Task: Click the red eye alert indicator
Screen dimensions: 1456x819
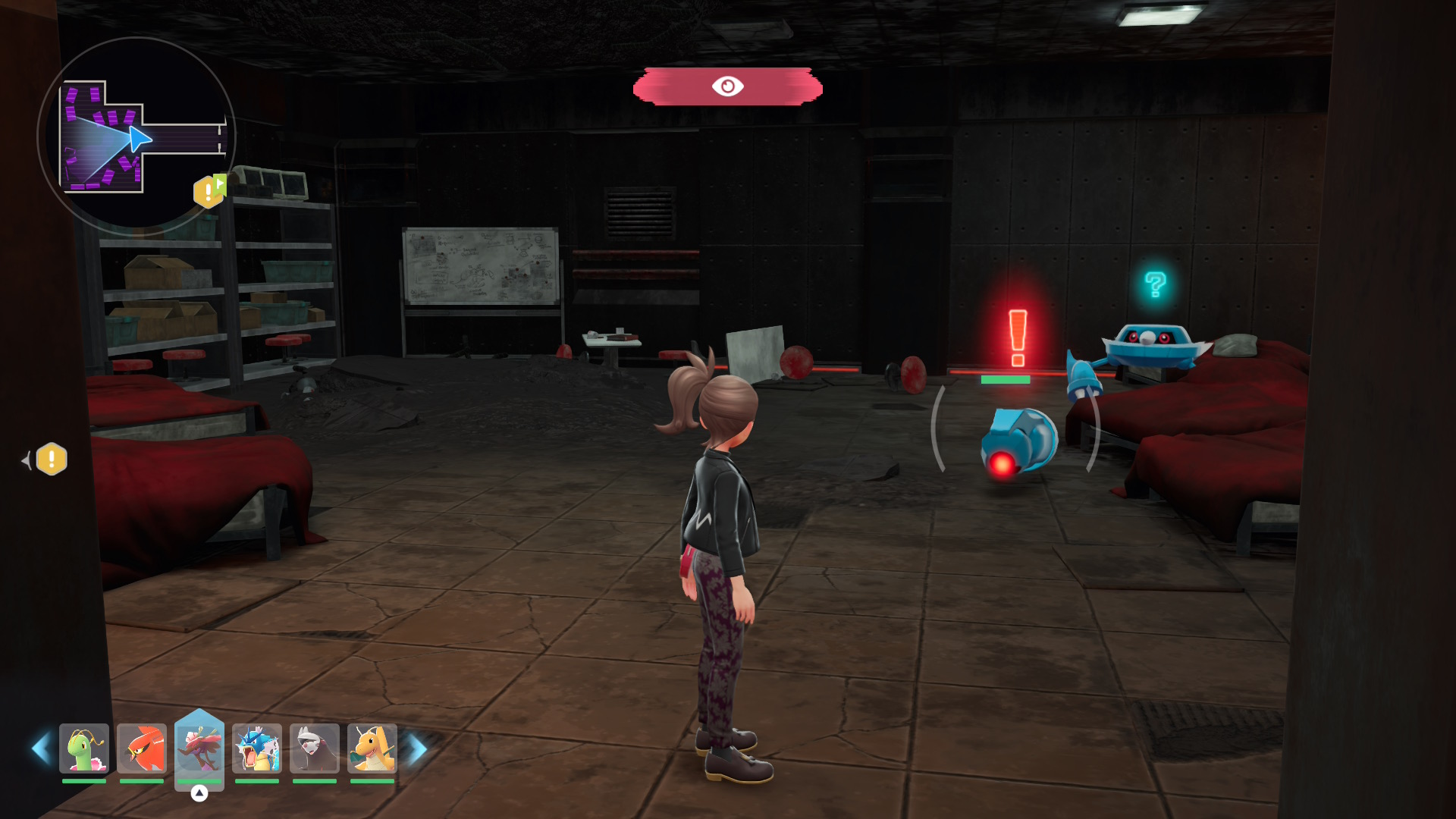Action: click(x=727, y=86)
